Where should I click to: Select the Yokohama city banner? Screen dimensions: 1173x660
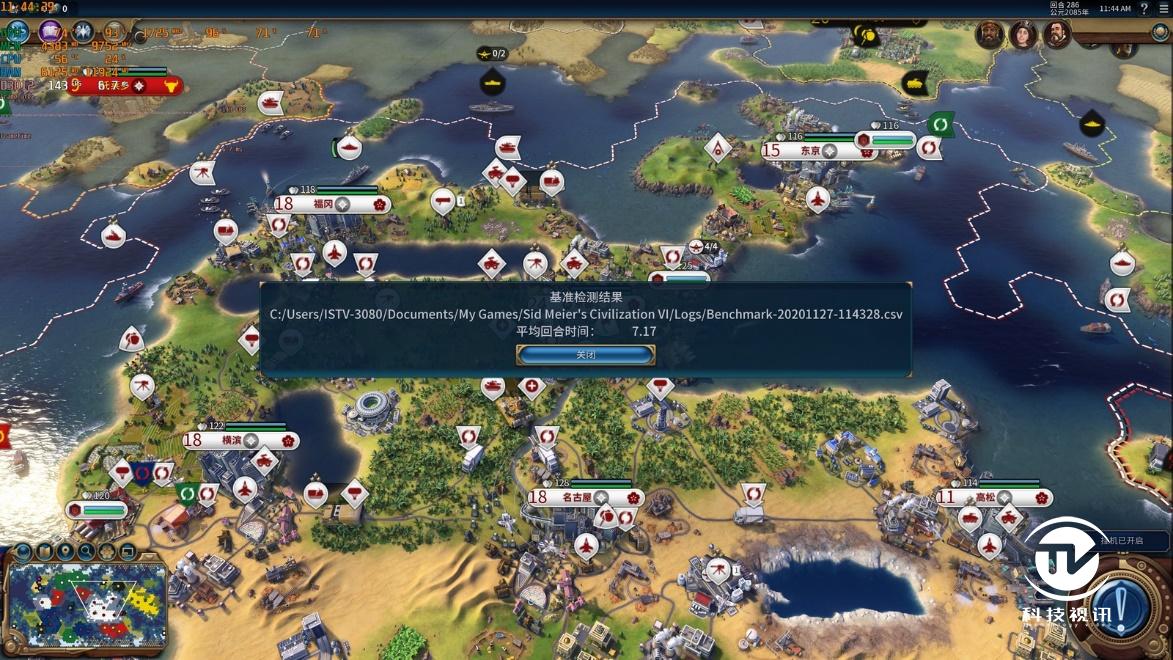click(241, 440)
